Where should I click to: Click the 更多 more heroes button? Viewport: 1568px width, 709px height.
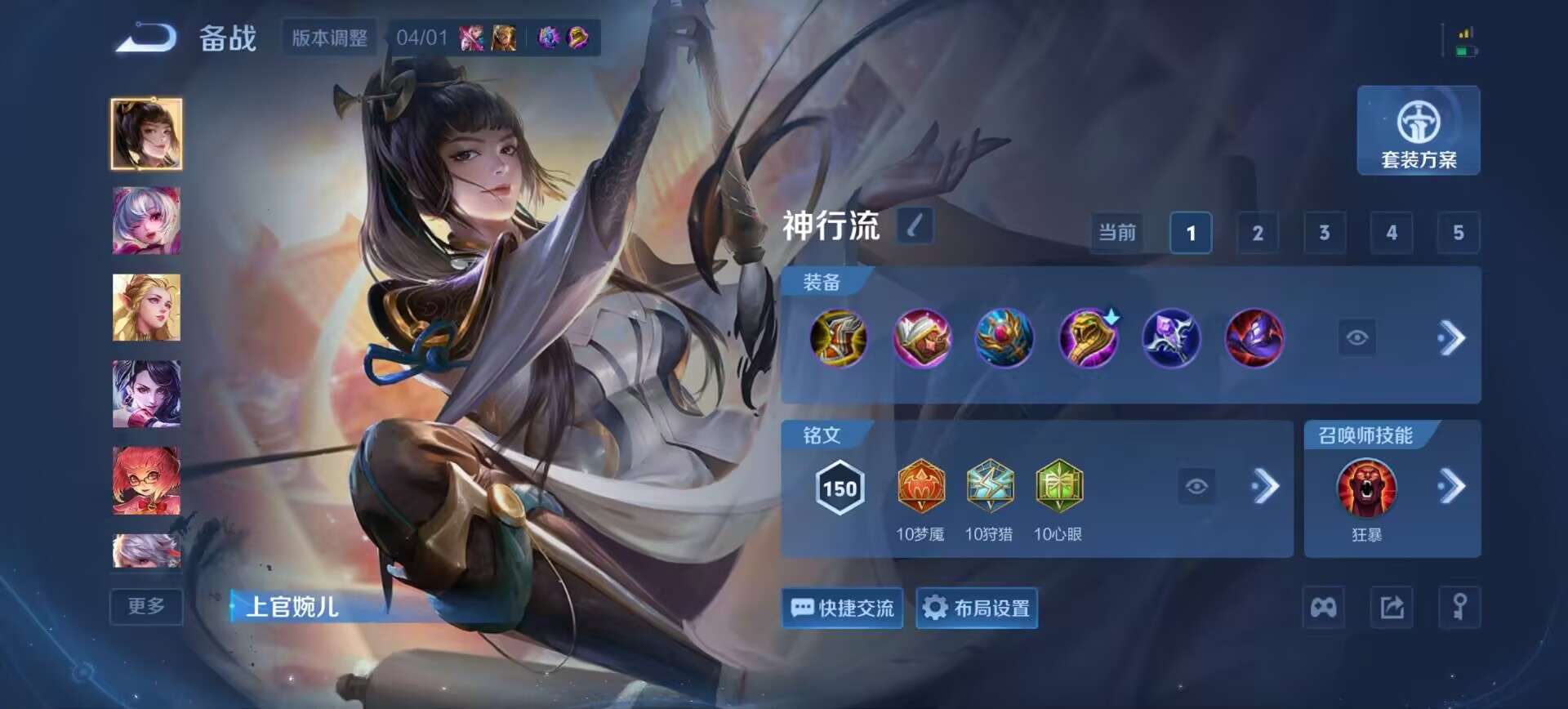pyautogui.click(x=145, y=607)
